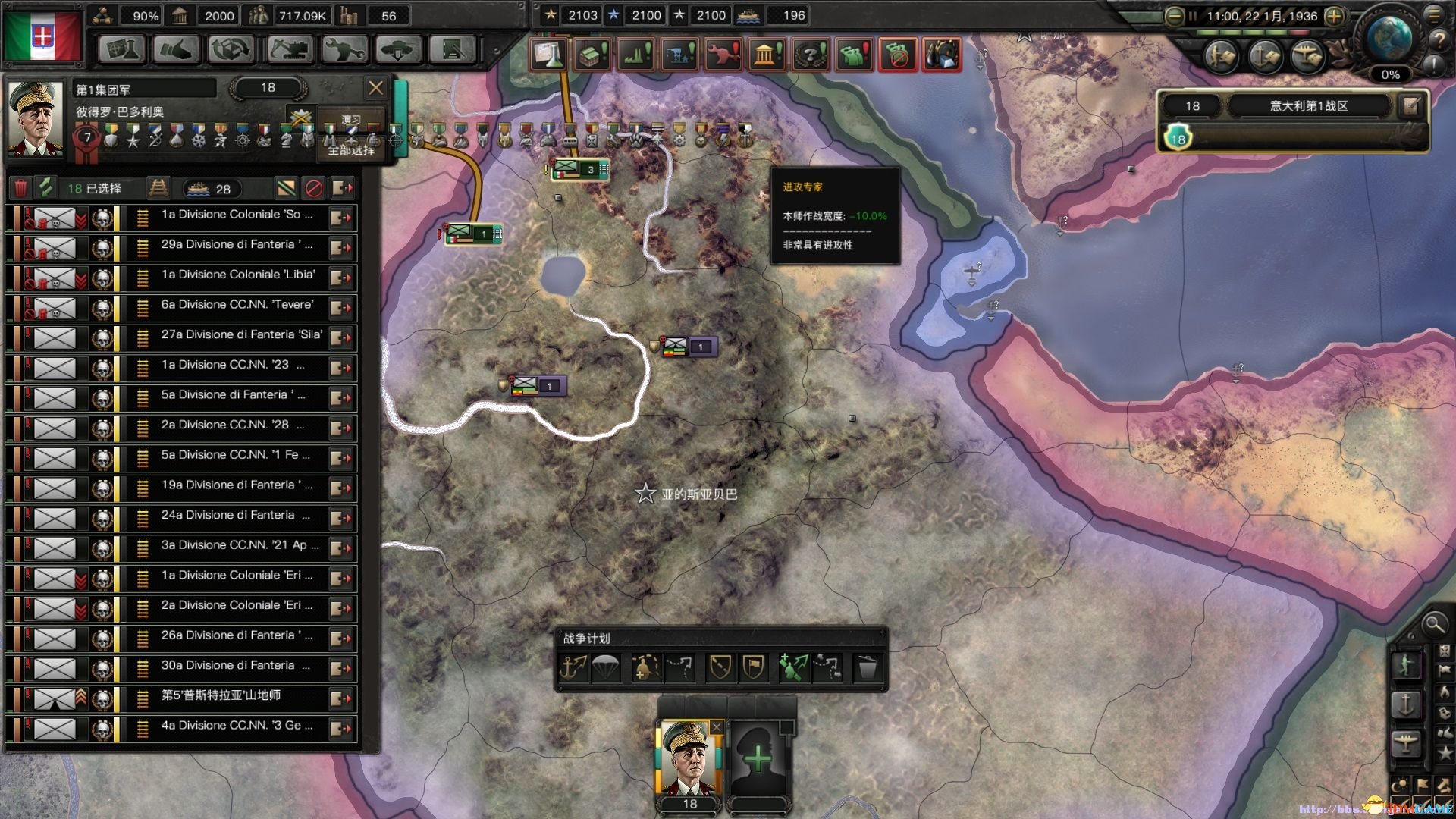Add a new army with the plus silhouette

point(758,757)
